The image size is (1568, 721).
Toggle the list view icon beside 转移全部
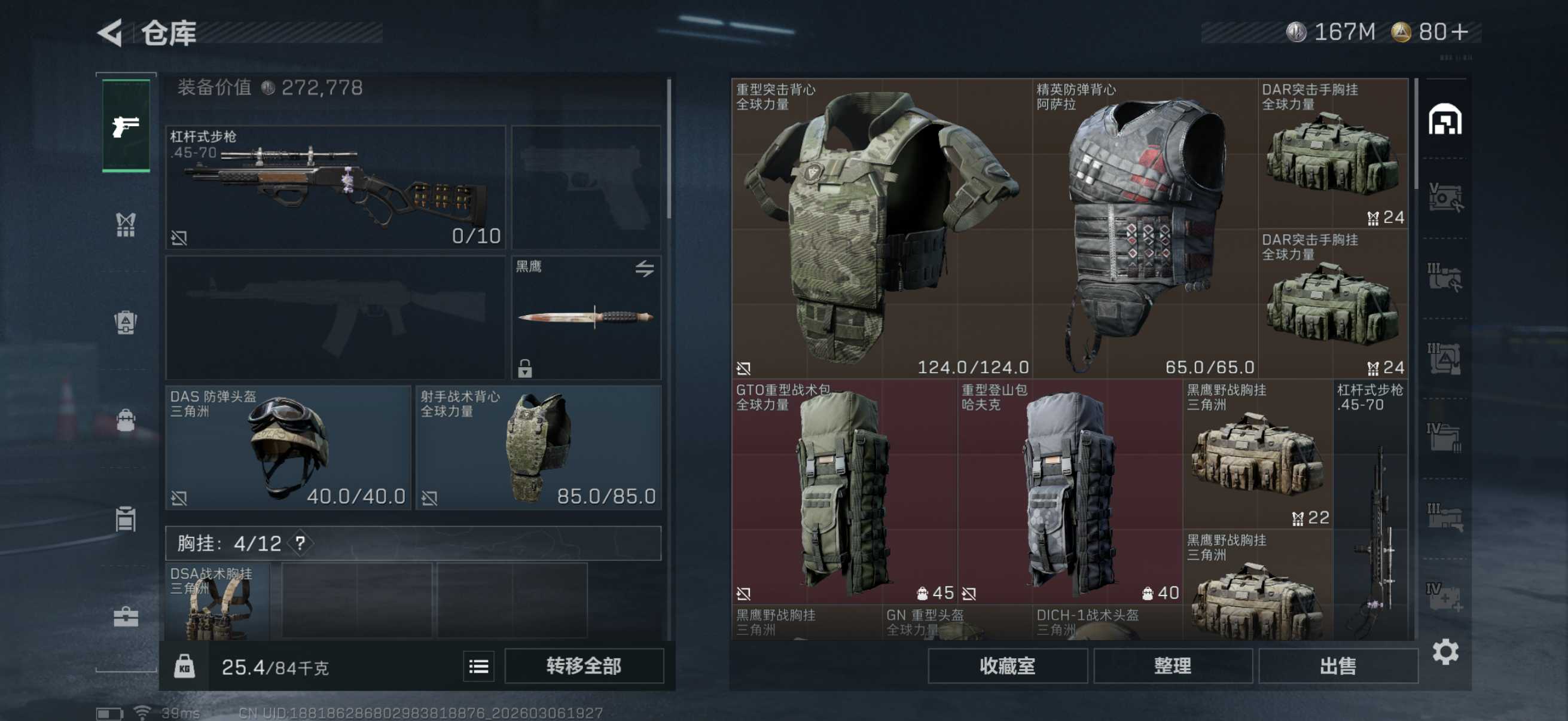pyautogui.click(x=478, y=667)
